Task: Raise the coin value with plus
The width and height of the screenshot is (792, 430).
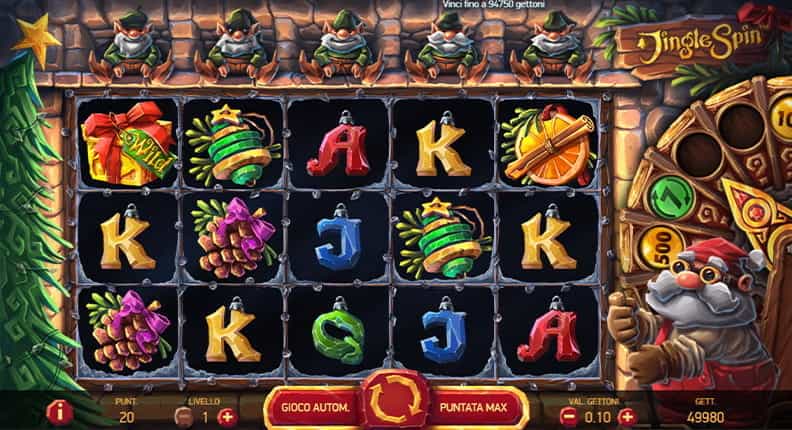Action: click(627, 416)
